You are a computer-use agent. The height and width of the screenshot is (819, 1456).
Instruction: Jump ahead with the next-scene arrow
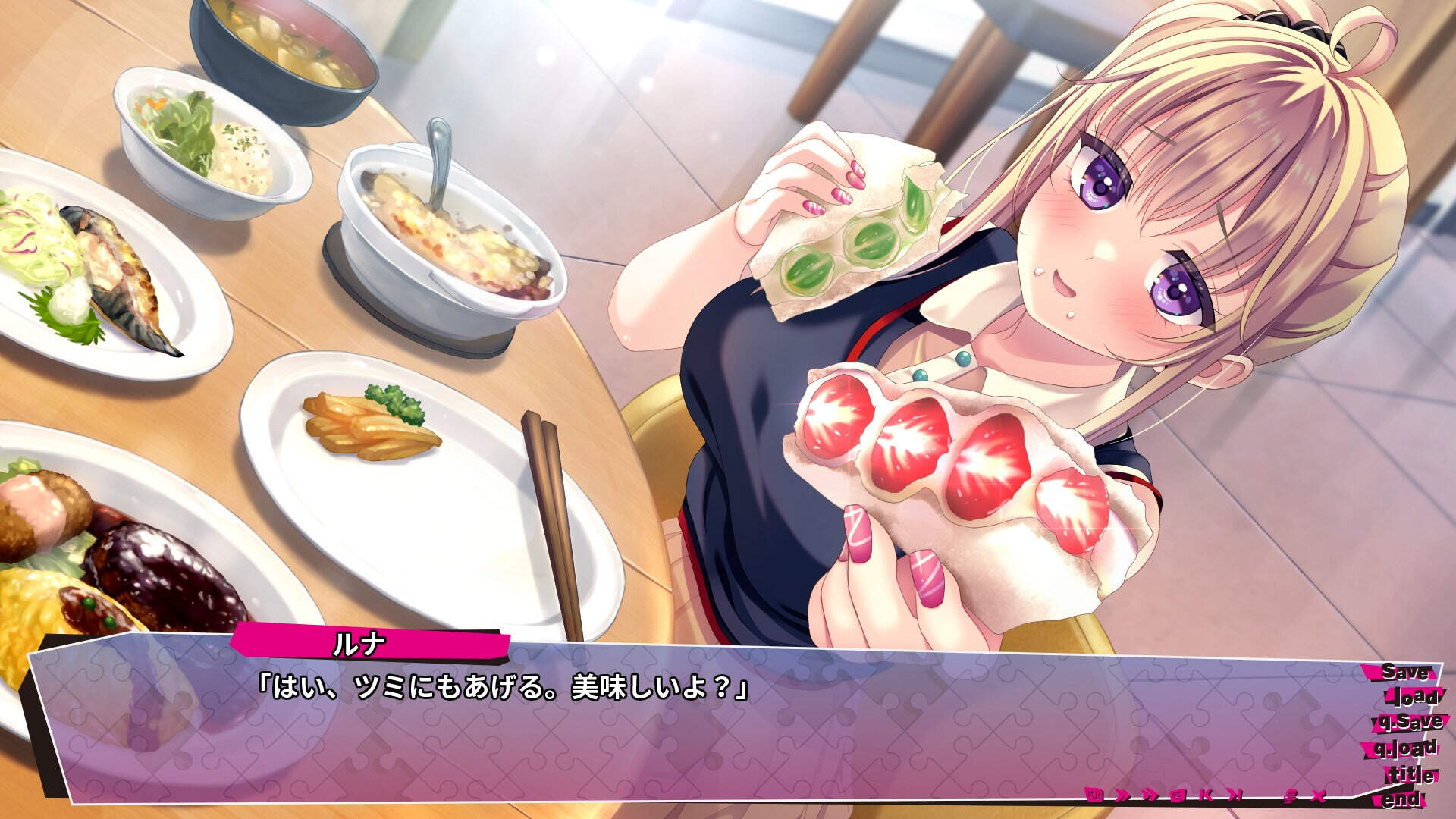1235,795
